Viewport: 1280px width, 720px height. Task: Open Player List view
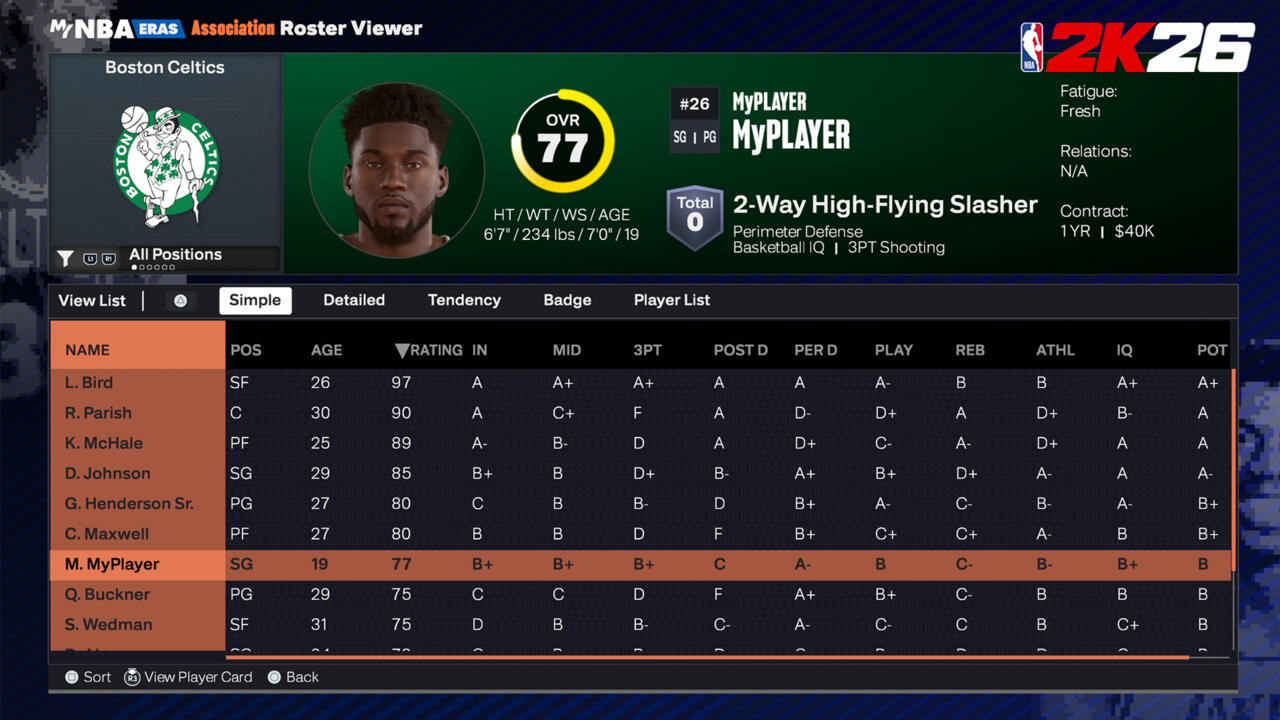tap(671, 300)
